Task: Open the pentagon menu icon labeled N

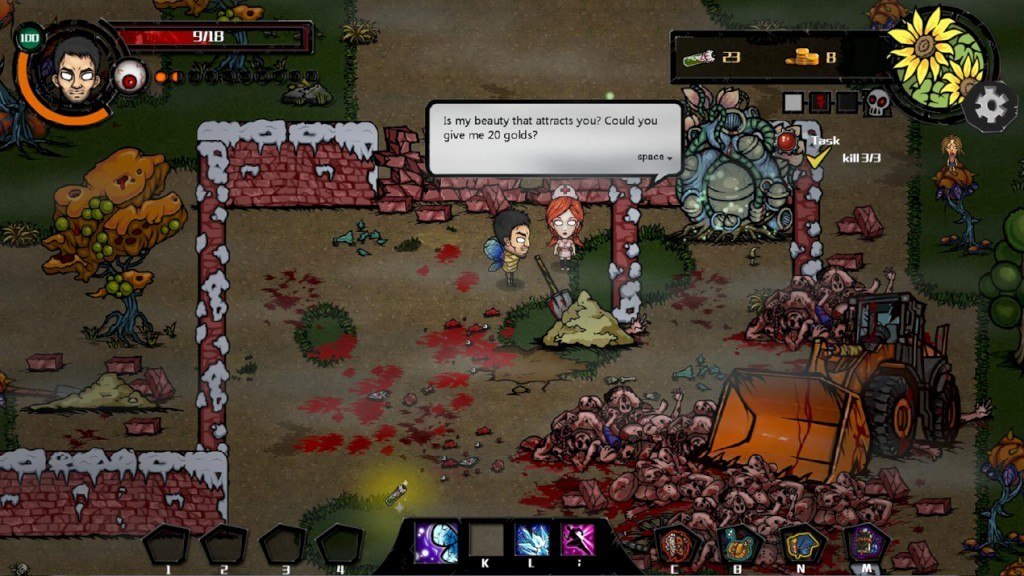Action: [x=802, y=545]
